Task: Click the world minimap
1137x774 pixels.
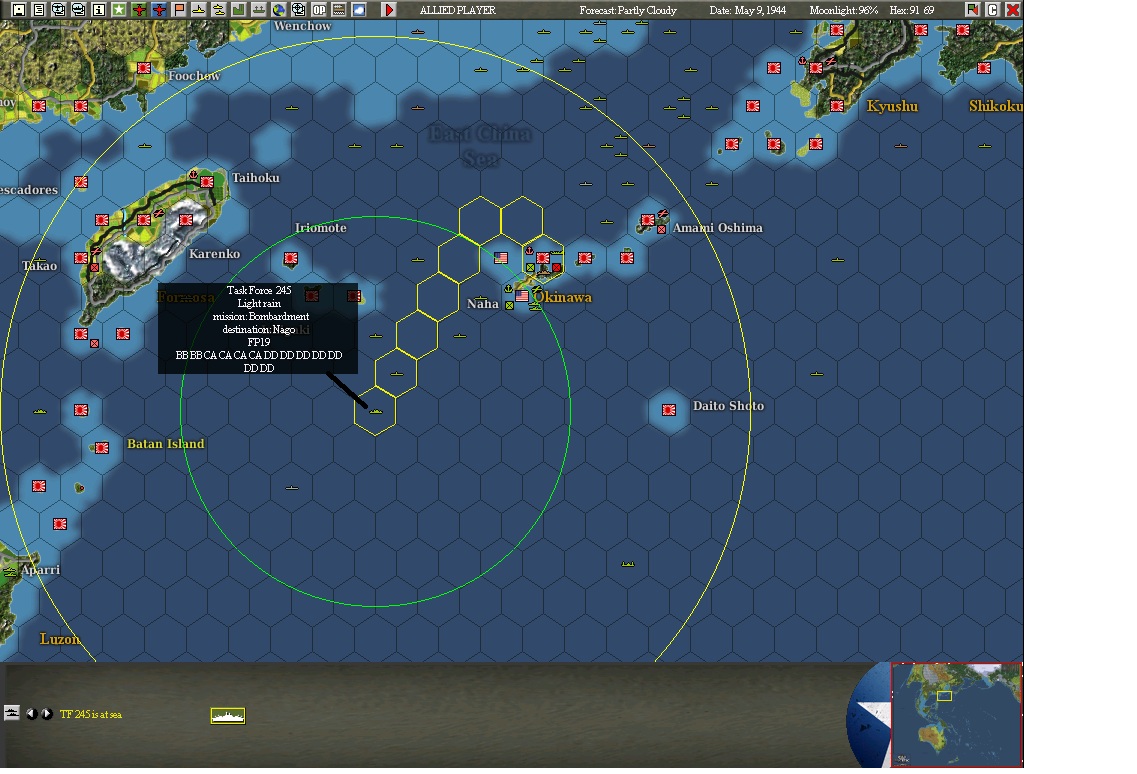Action: [957, 714]
